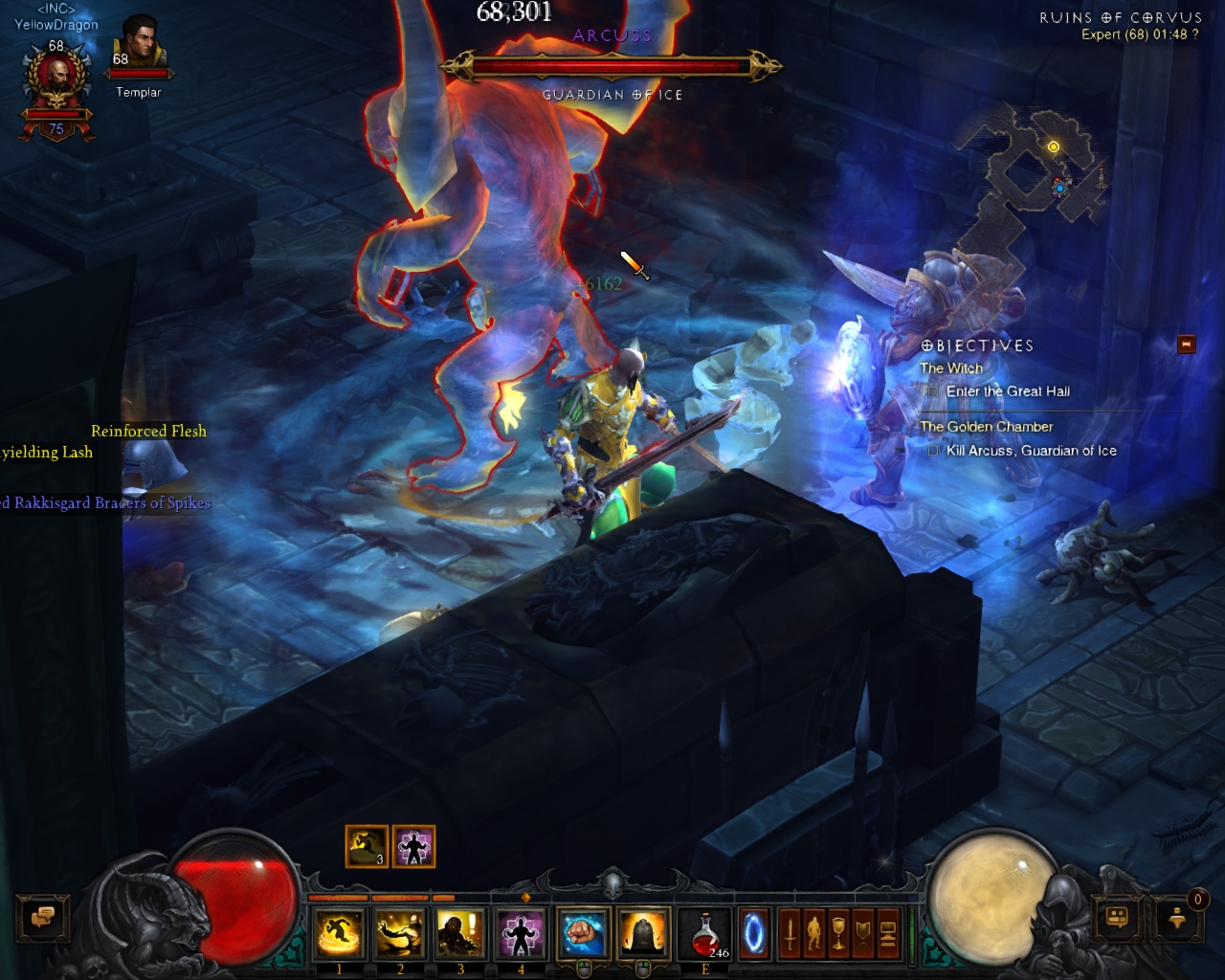Screen dimensions: 1225x980
Task: Use the golden bell secondary skill
Action: [643, 933]
